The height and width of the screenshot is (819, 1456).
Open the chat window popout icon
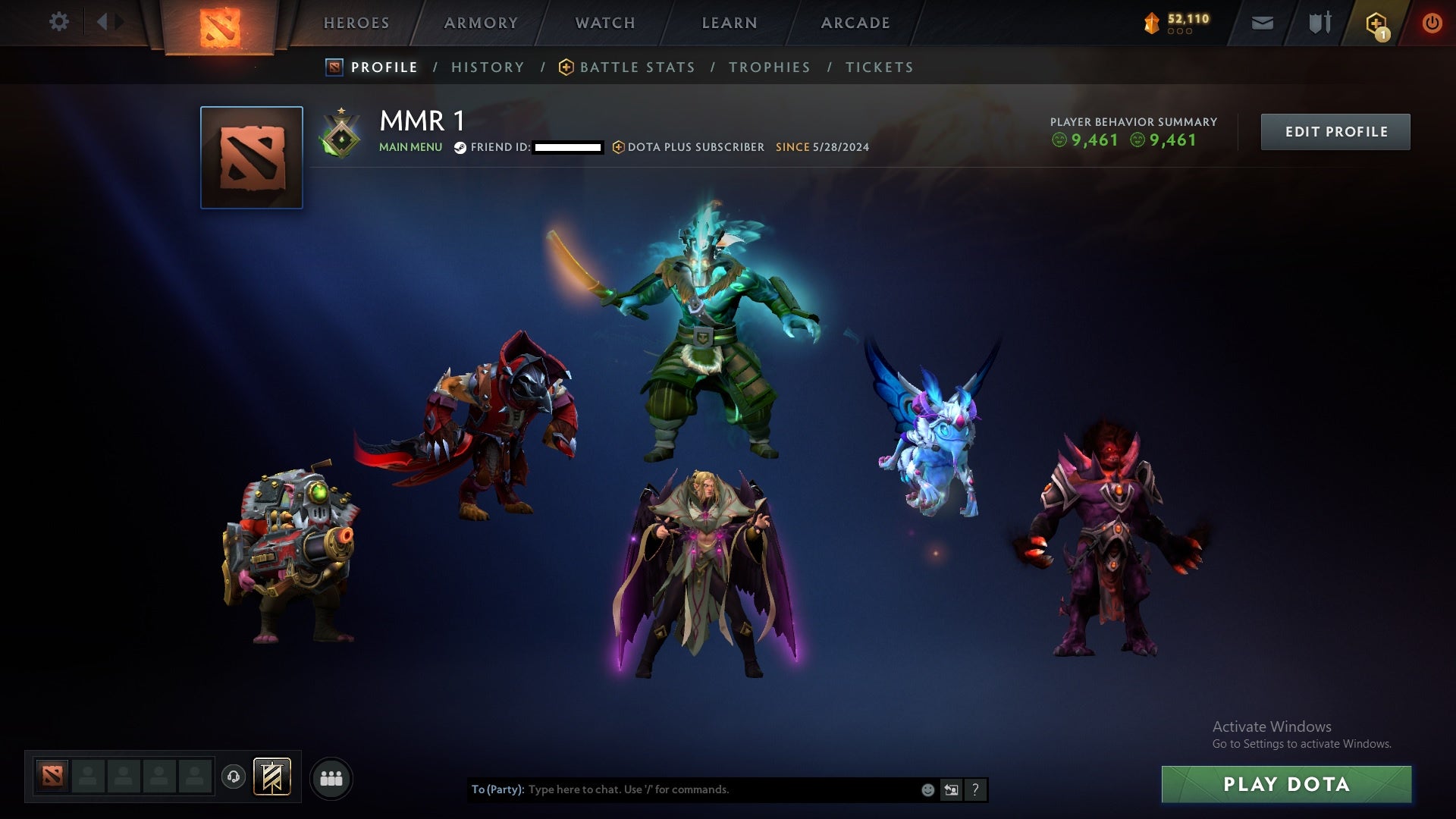click(x=950, y=789)
